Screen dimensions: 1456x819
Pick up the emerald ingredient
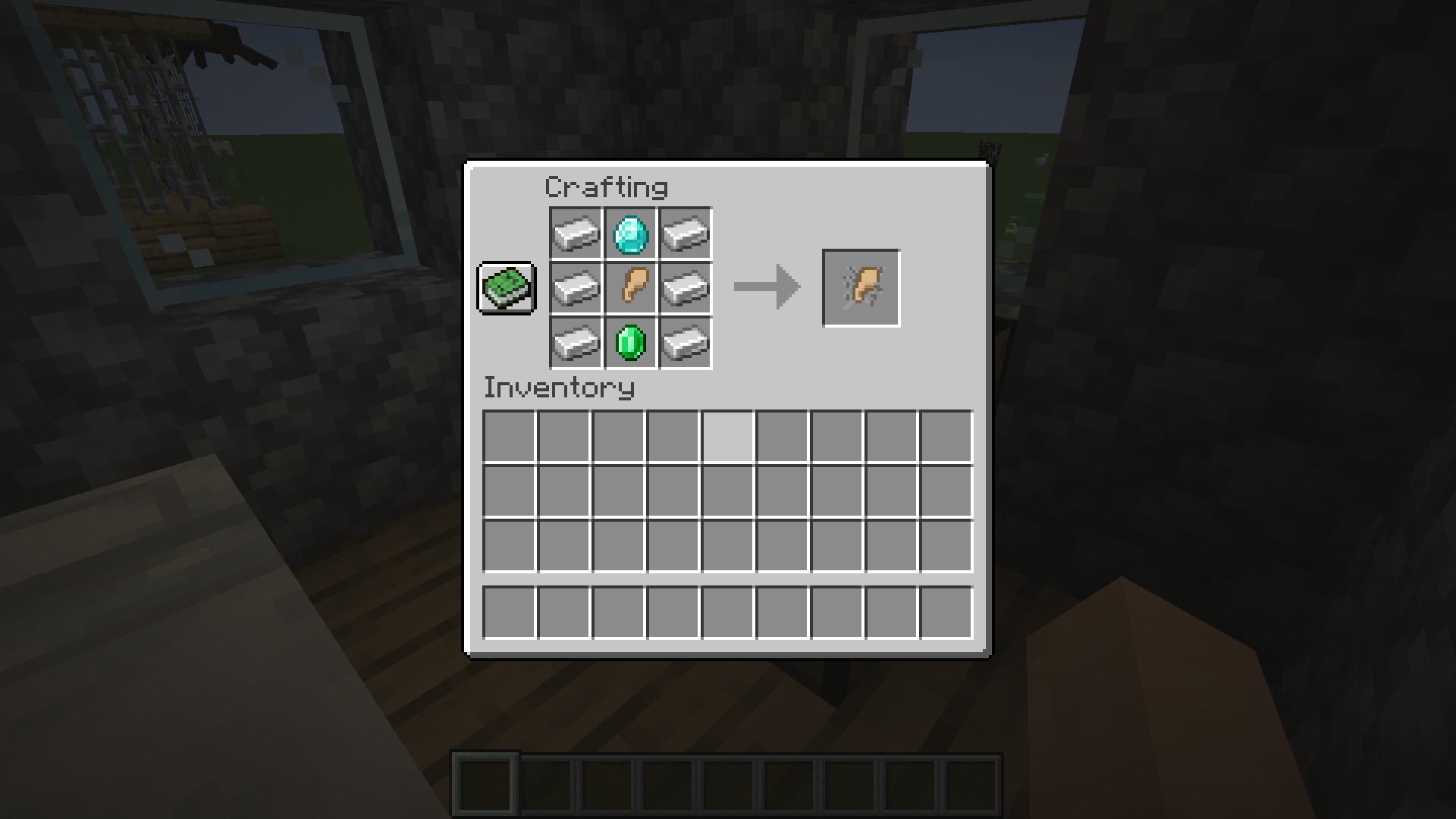pyautogui.click(x=630, y=344)
